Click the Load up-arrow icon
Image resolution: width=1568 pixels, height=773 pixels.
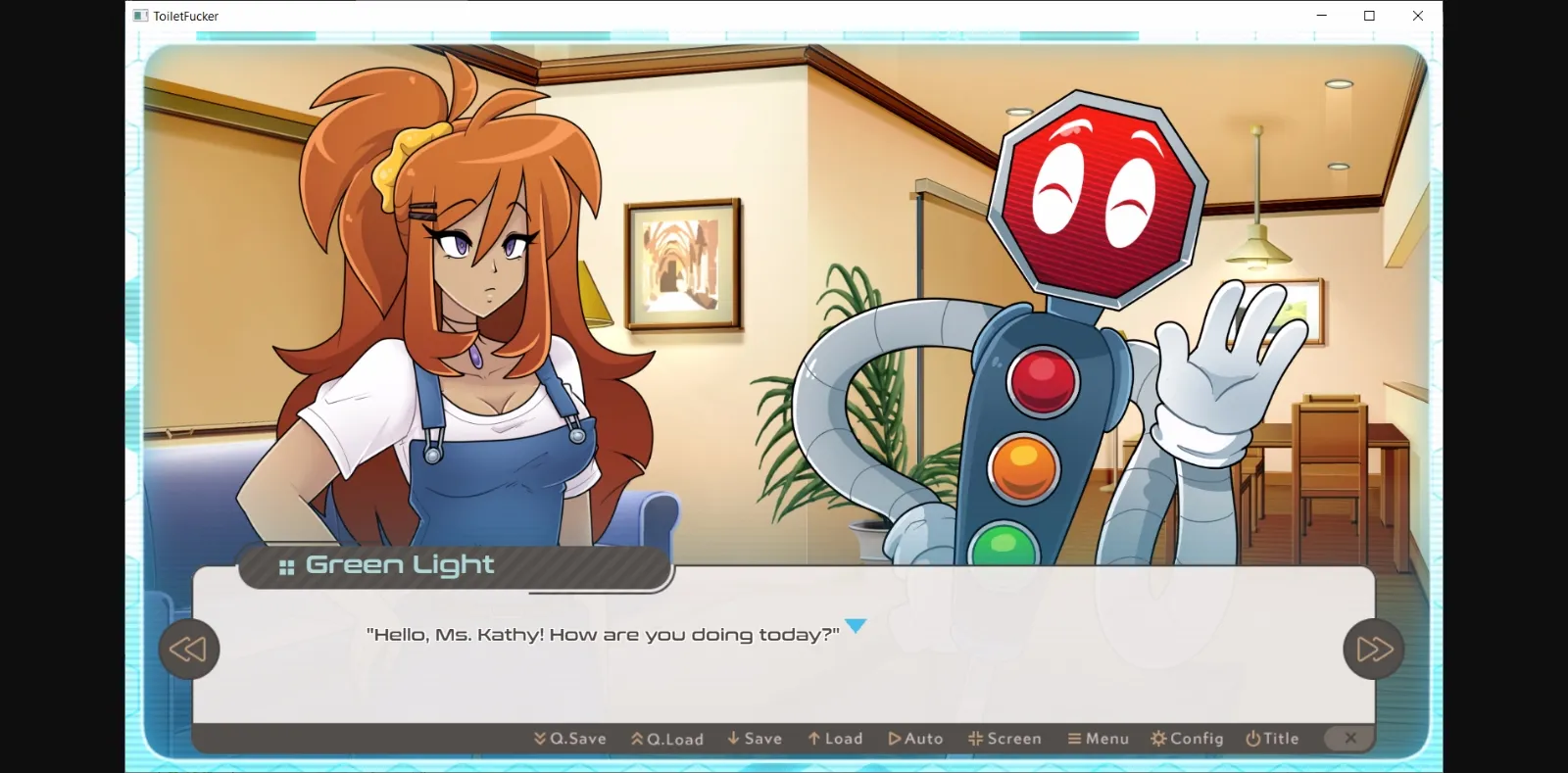coord(813,738)
